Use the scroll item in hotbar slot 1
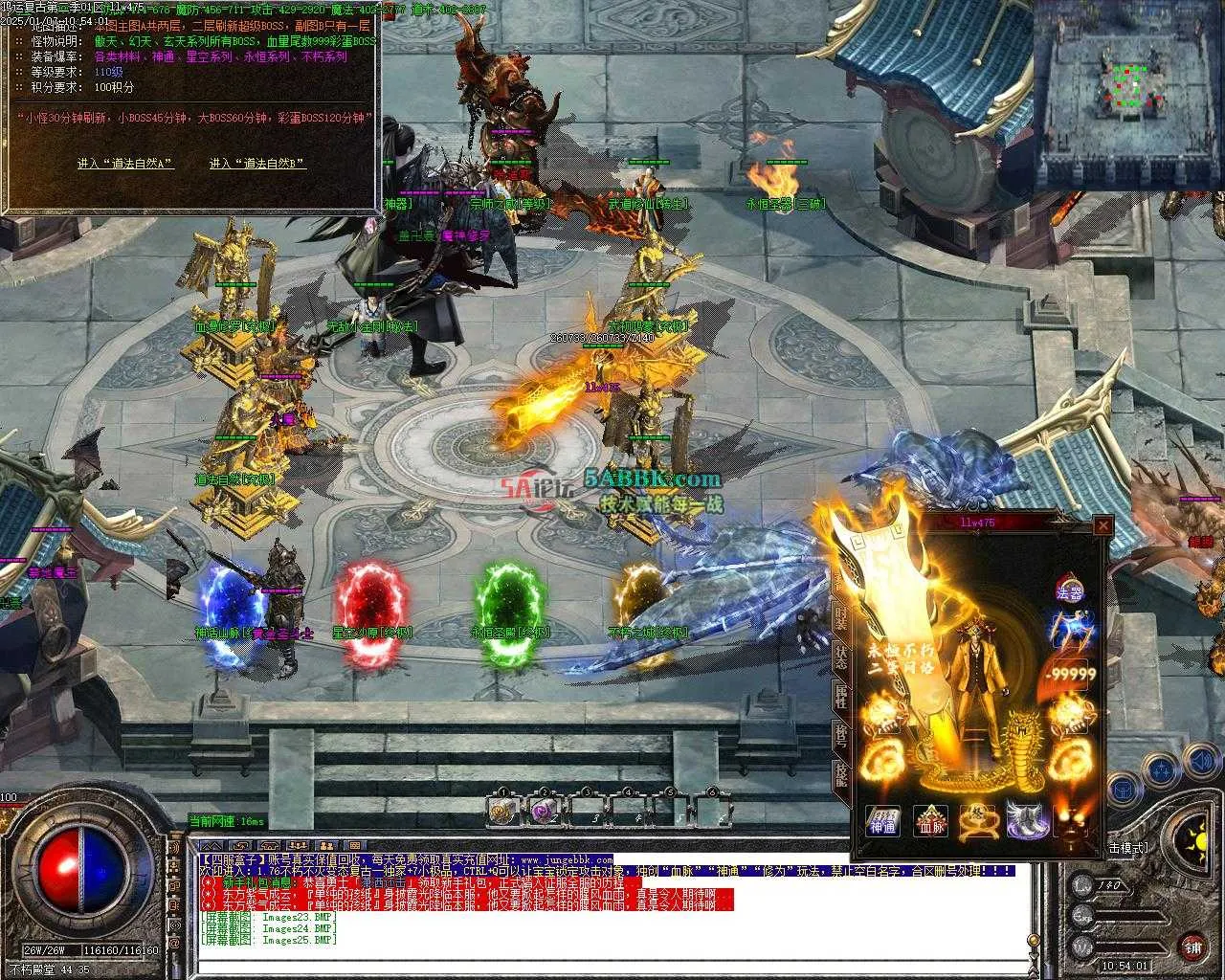 [x=501, y=812]
